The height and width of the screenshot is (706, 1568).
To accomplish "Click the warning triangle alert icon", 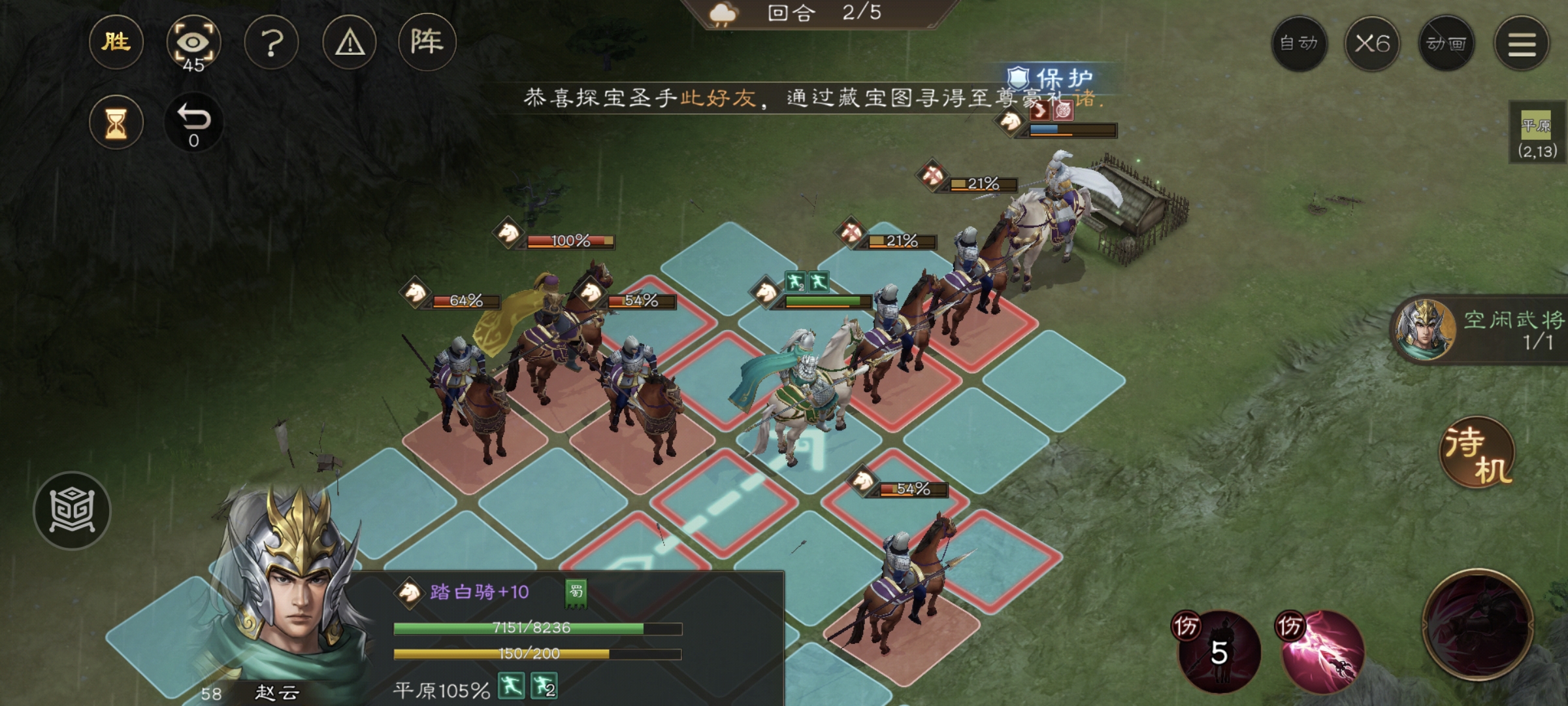I will tap(350, 42).
